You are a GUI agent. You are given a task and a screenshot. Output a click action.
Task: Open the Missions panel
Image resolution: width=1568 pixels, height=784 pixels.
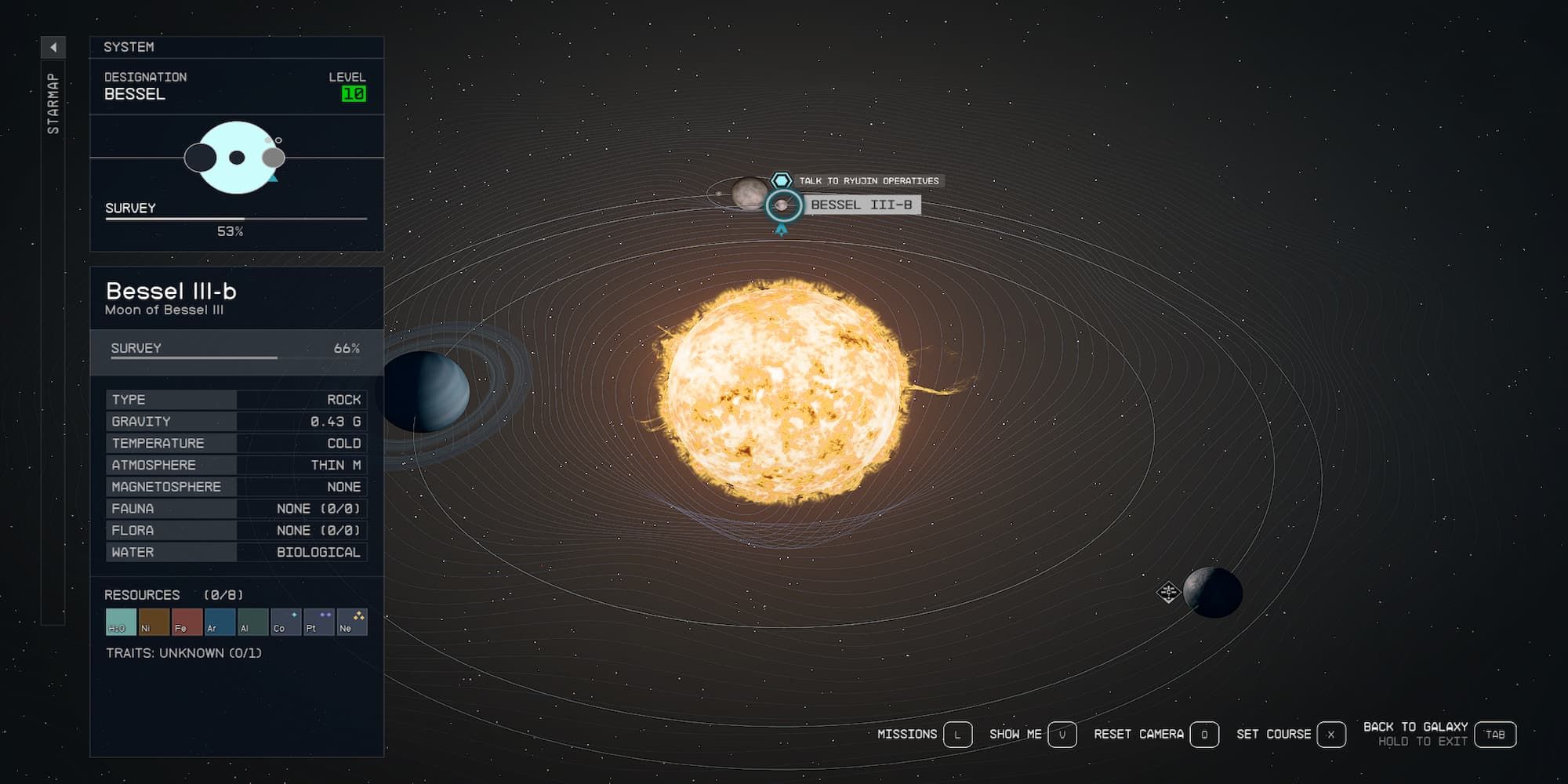click(x=956, y=735)
